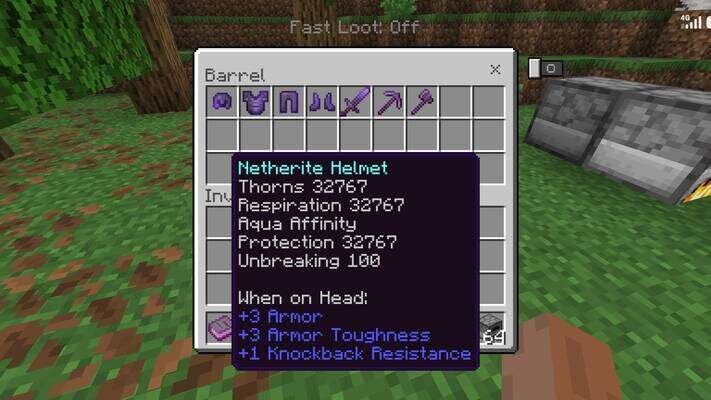Grab the Netherite Boots

point(323,101)
